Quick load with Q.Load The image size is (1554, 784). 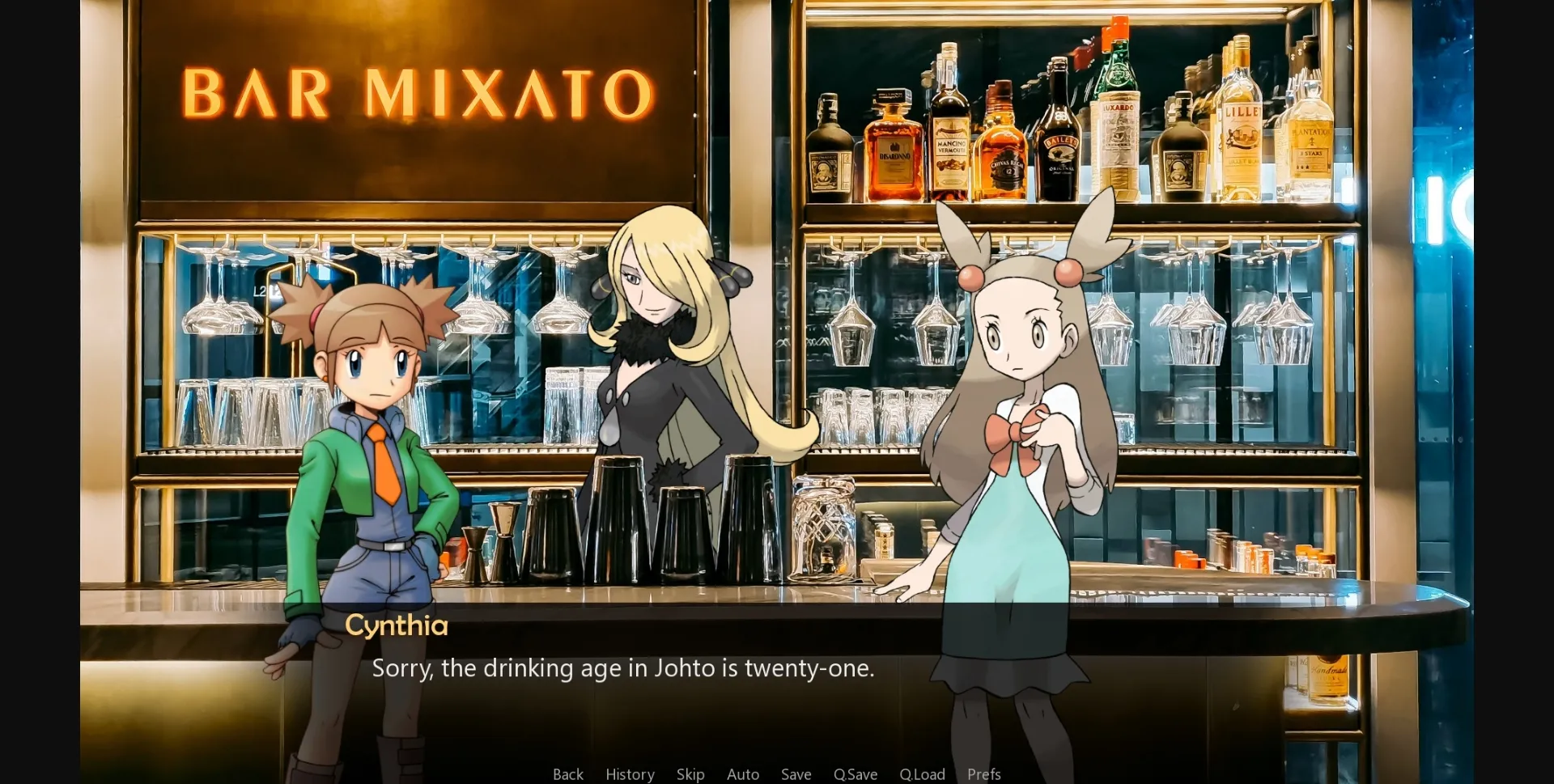(922, 774)
